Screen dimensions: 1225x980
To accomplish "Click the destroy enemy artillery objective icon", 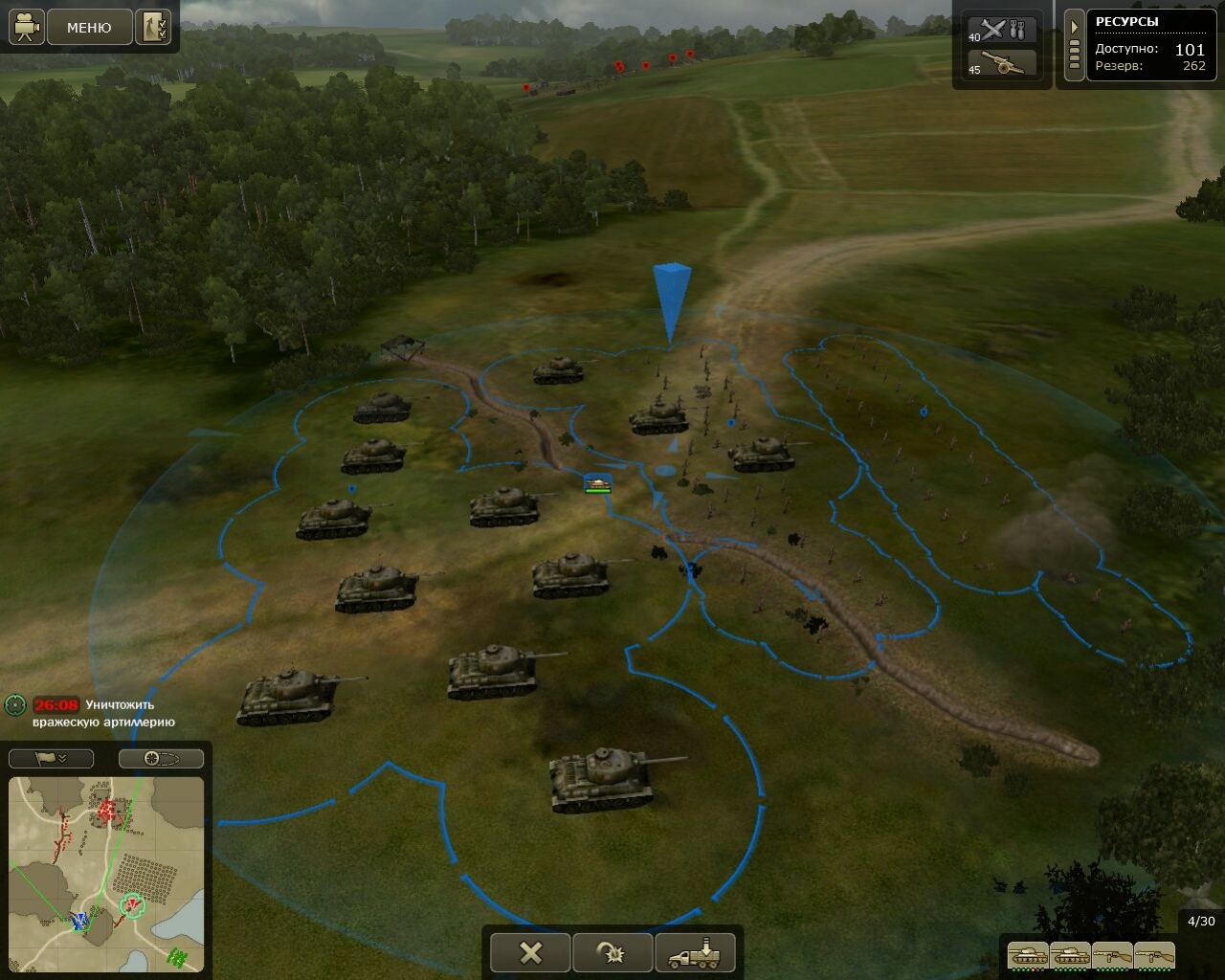I will 14,705.
